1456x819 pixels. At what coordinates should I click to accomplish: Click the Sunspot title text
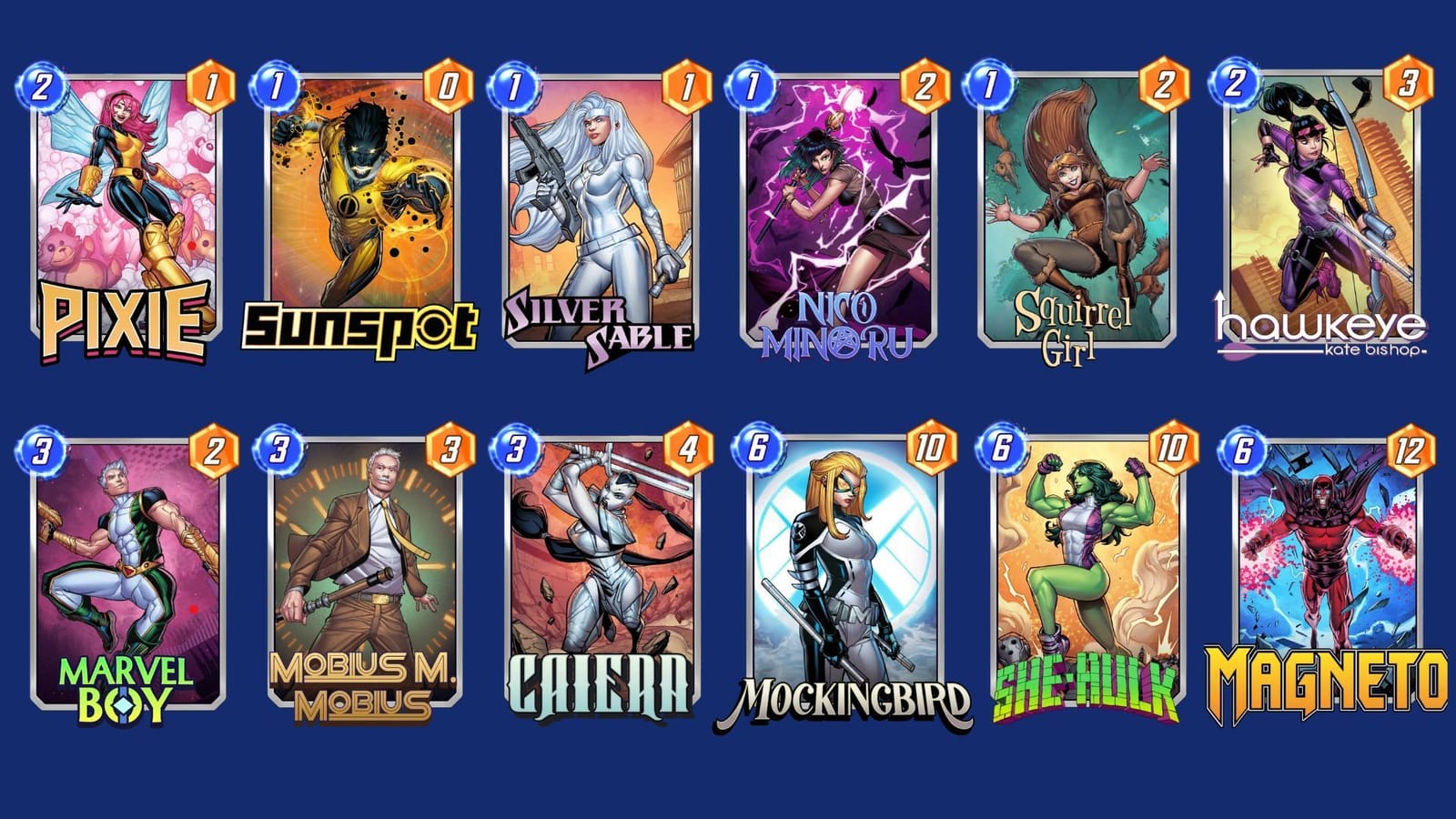click(x=361, y=326)
